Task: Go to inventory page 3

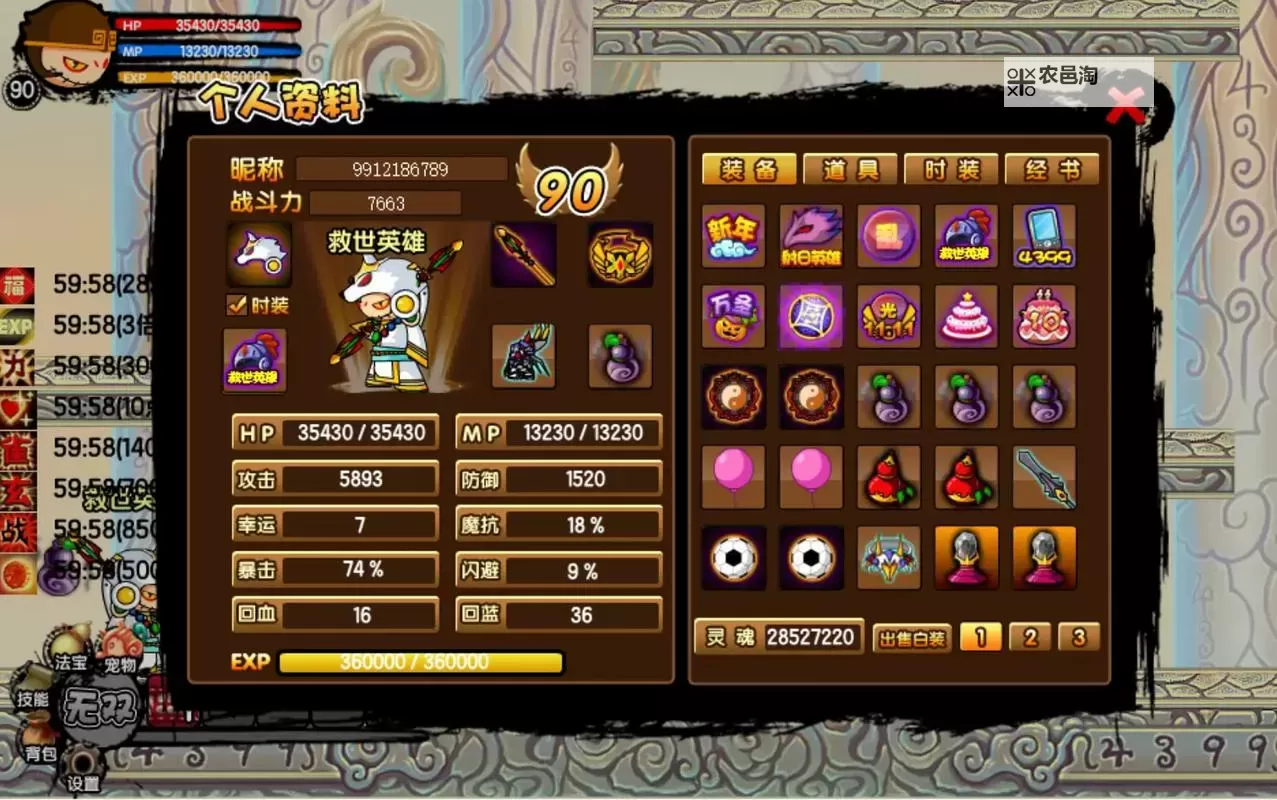Action: tap(1078, 637)
